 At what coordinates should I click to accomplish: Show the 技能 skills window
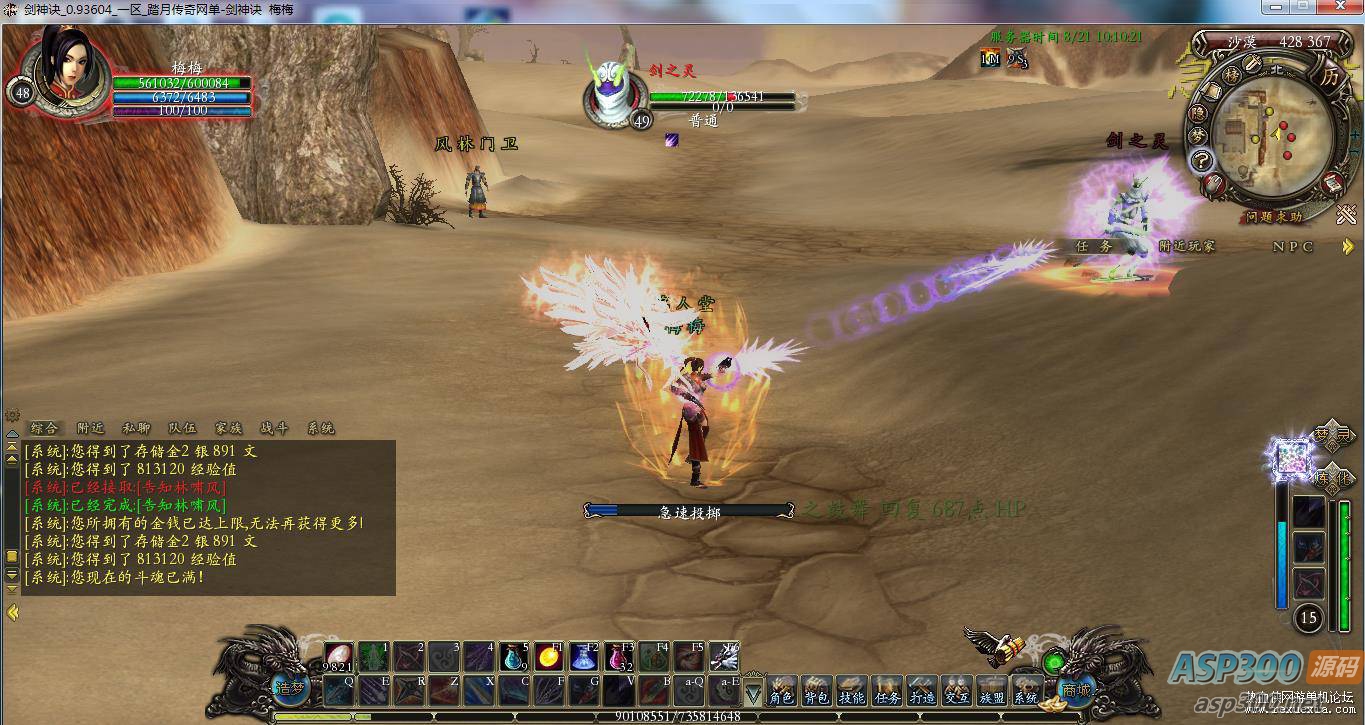[x=852, y=691]
